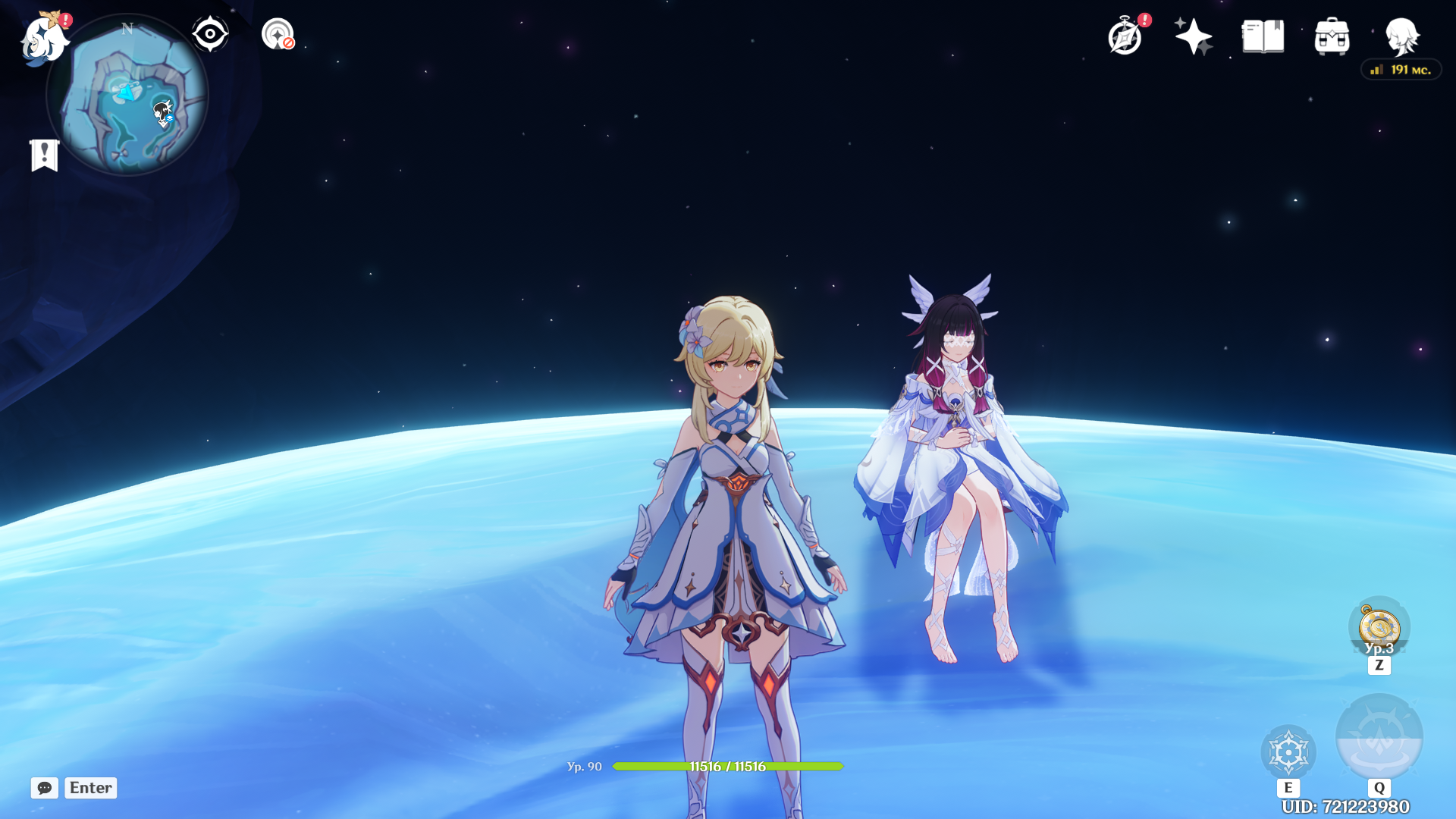Click the target icon beside the minimap
1456x819 pixels.
click(278, 34)
